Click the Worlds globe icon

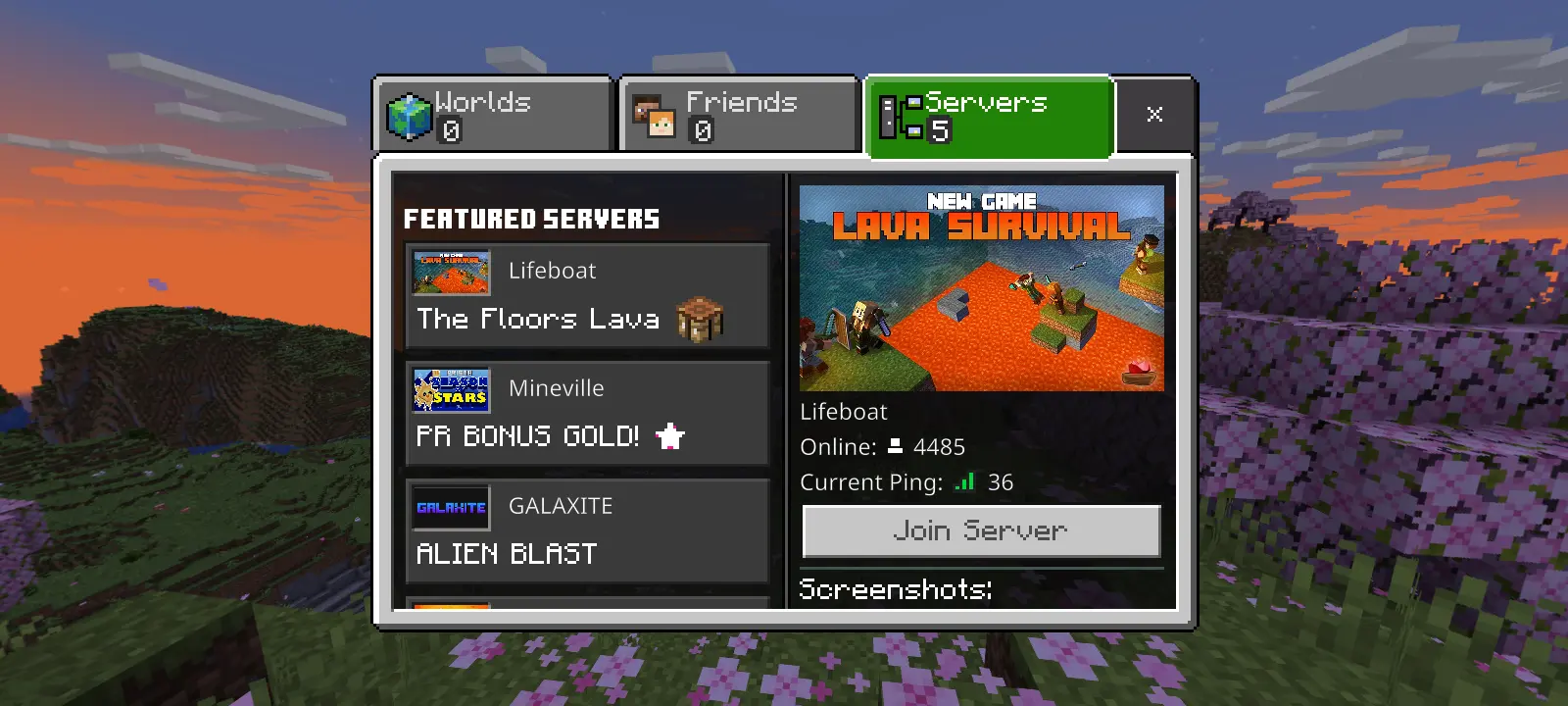[412, 113]
